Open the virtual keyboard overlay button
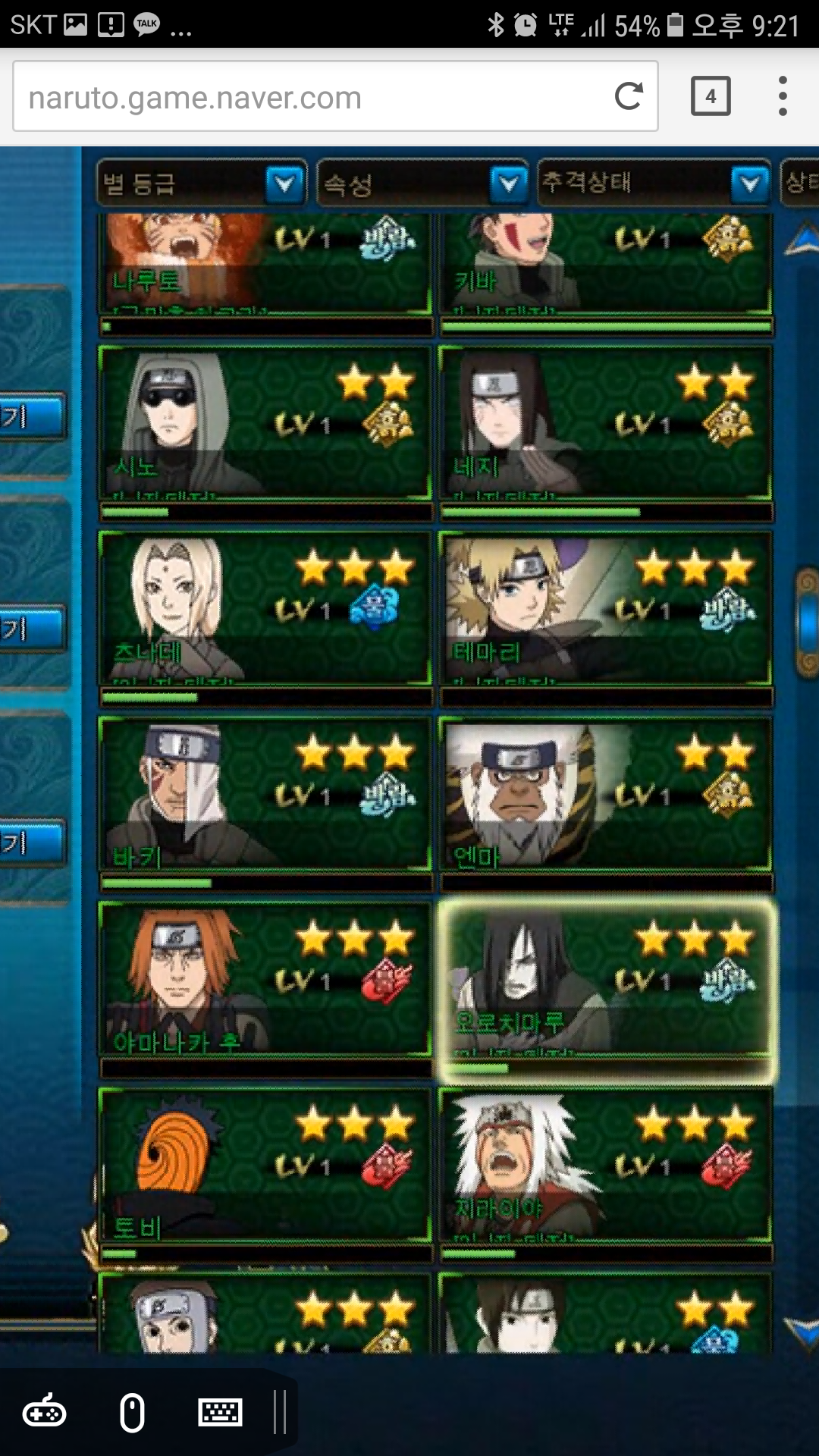Image resolution: width=819 pixels, height=1456 pixels. [x=220, y=1413]
